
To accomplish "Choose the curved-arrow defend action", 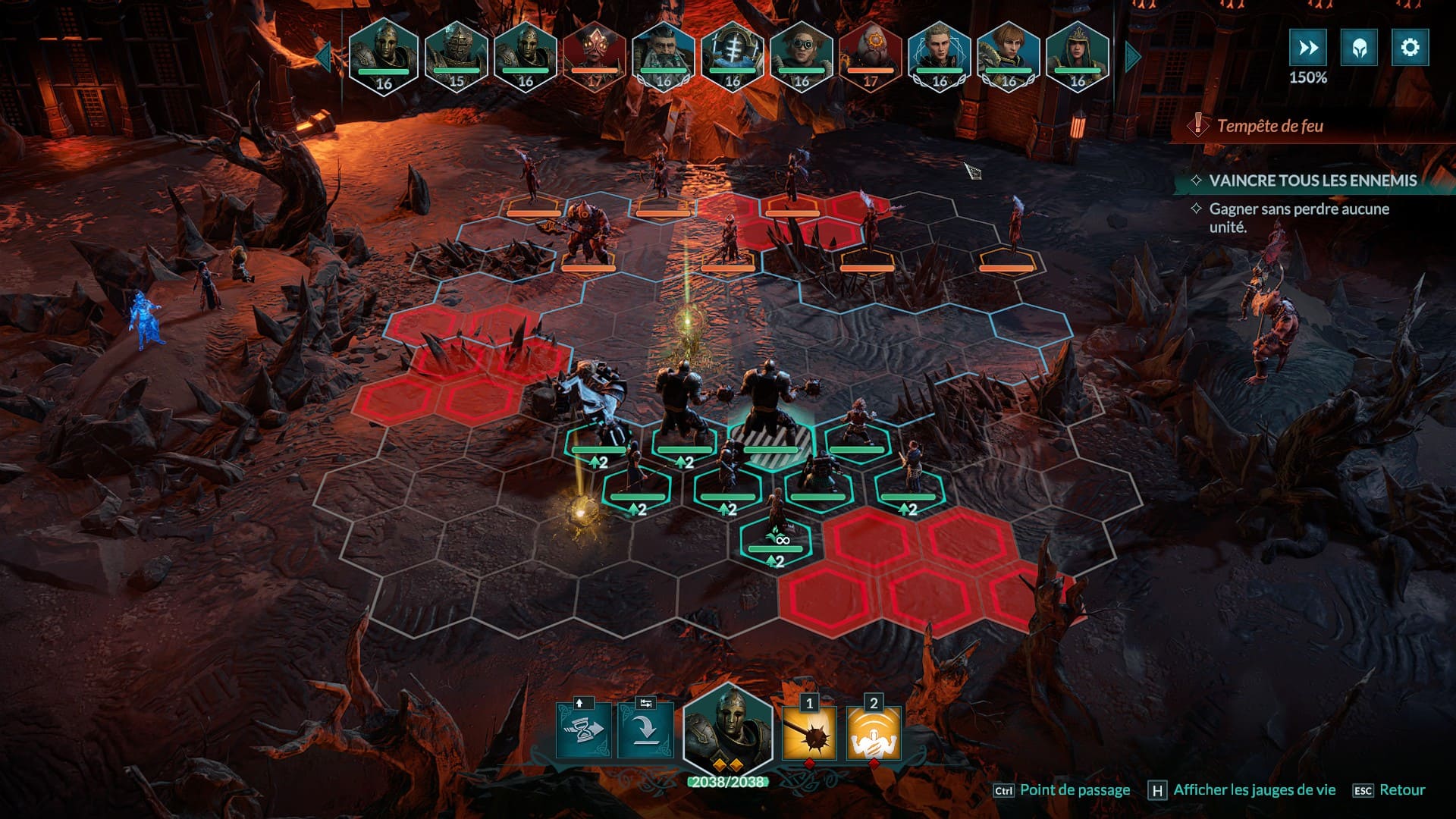I will (645, 731).
